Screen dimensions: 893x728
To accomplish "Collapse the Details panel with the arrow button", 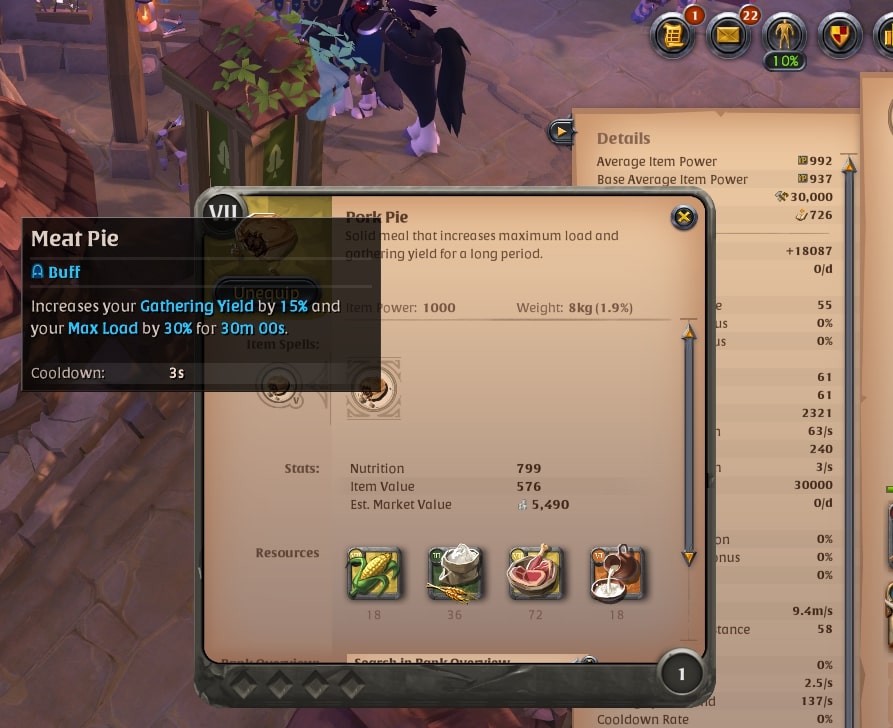I will tap(562, 131).
